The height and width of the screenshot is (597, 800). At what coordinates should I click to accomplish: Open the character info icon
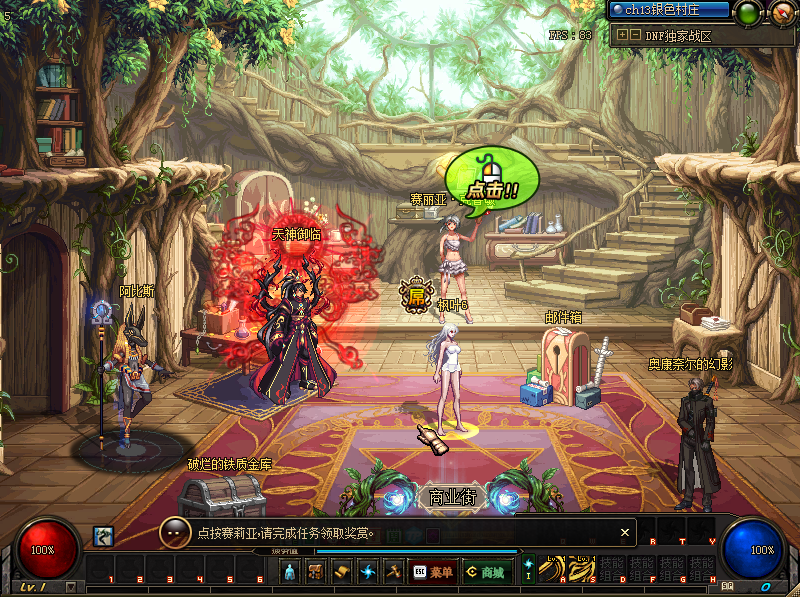[290, 572]
